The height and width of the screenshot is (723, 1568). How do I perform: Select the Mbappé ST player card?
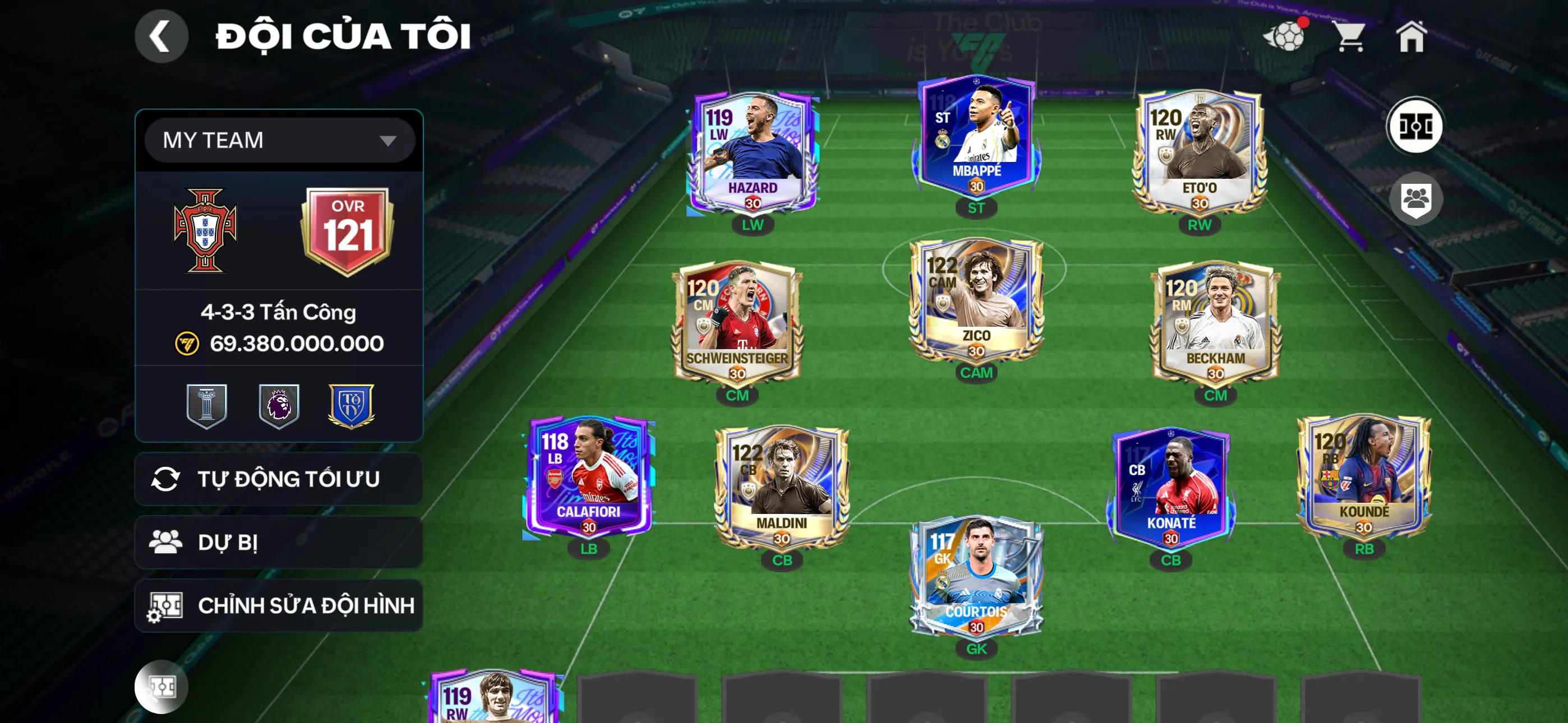pyautogui.click(x=976, y=137)
